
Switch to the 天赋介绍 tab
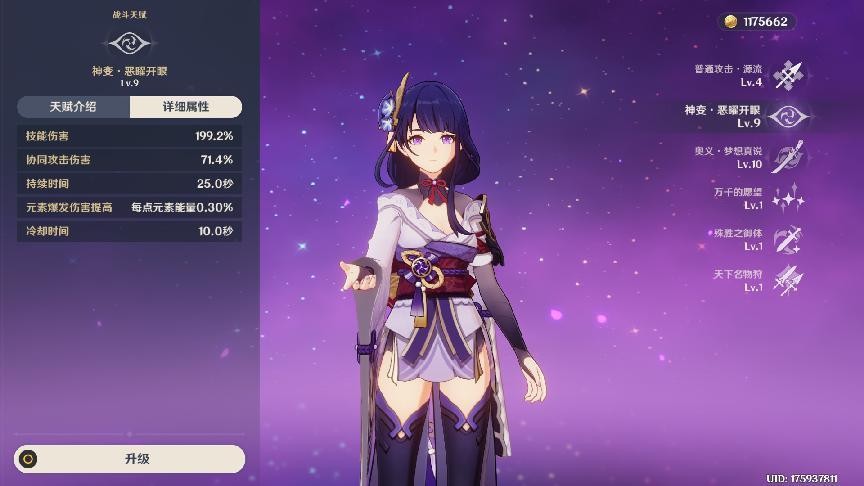click(73, 107)
